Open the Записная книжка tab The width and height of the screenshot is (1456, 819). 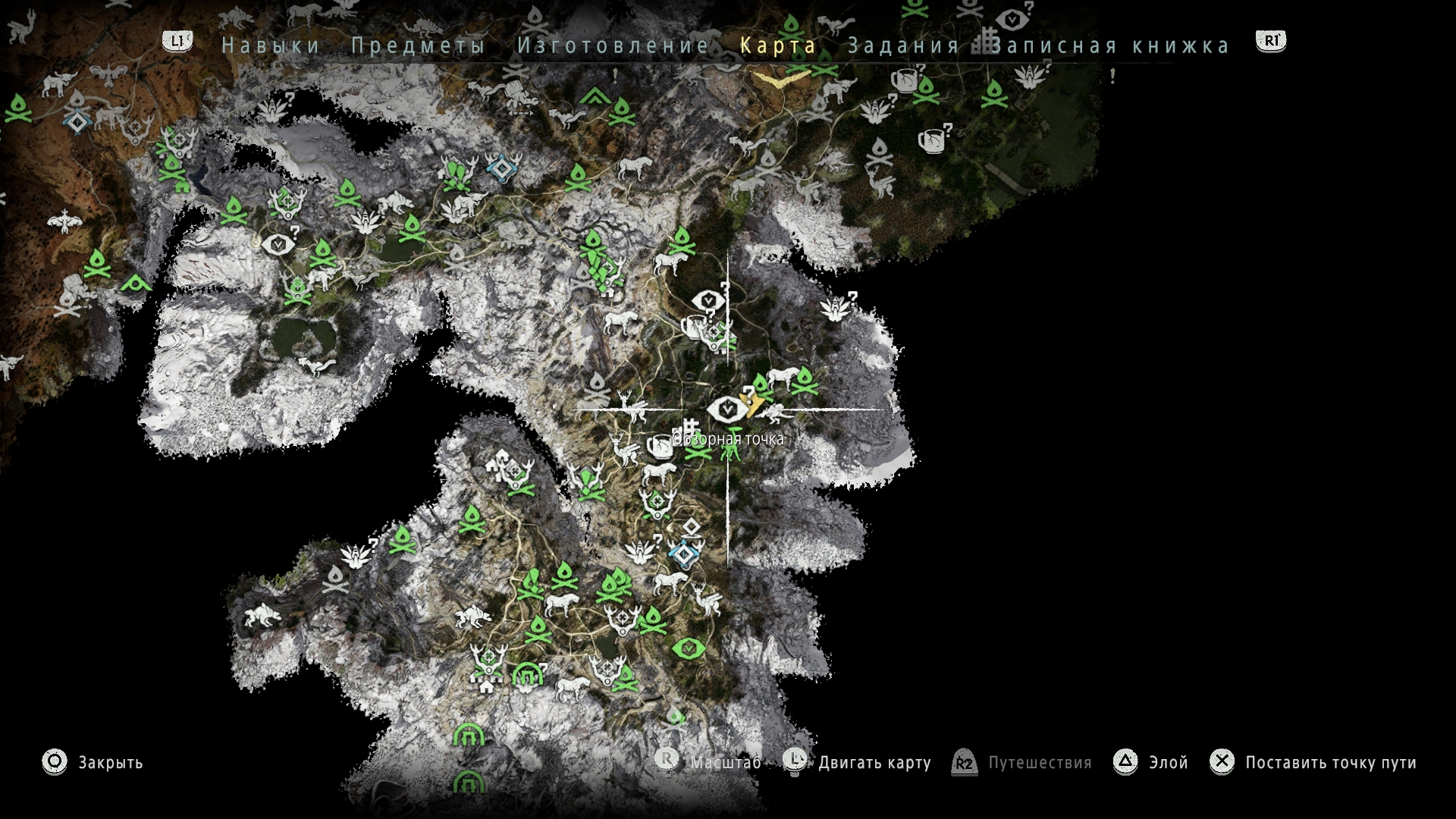tap(1111, 45)
